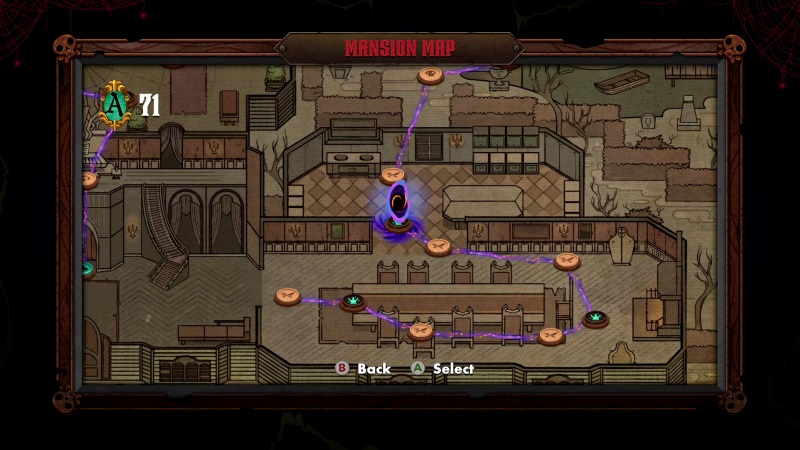This screenshot has width=800, height=450.
Task: Choose the green crown node past the table's right end
Action: coord(596,319)
